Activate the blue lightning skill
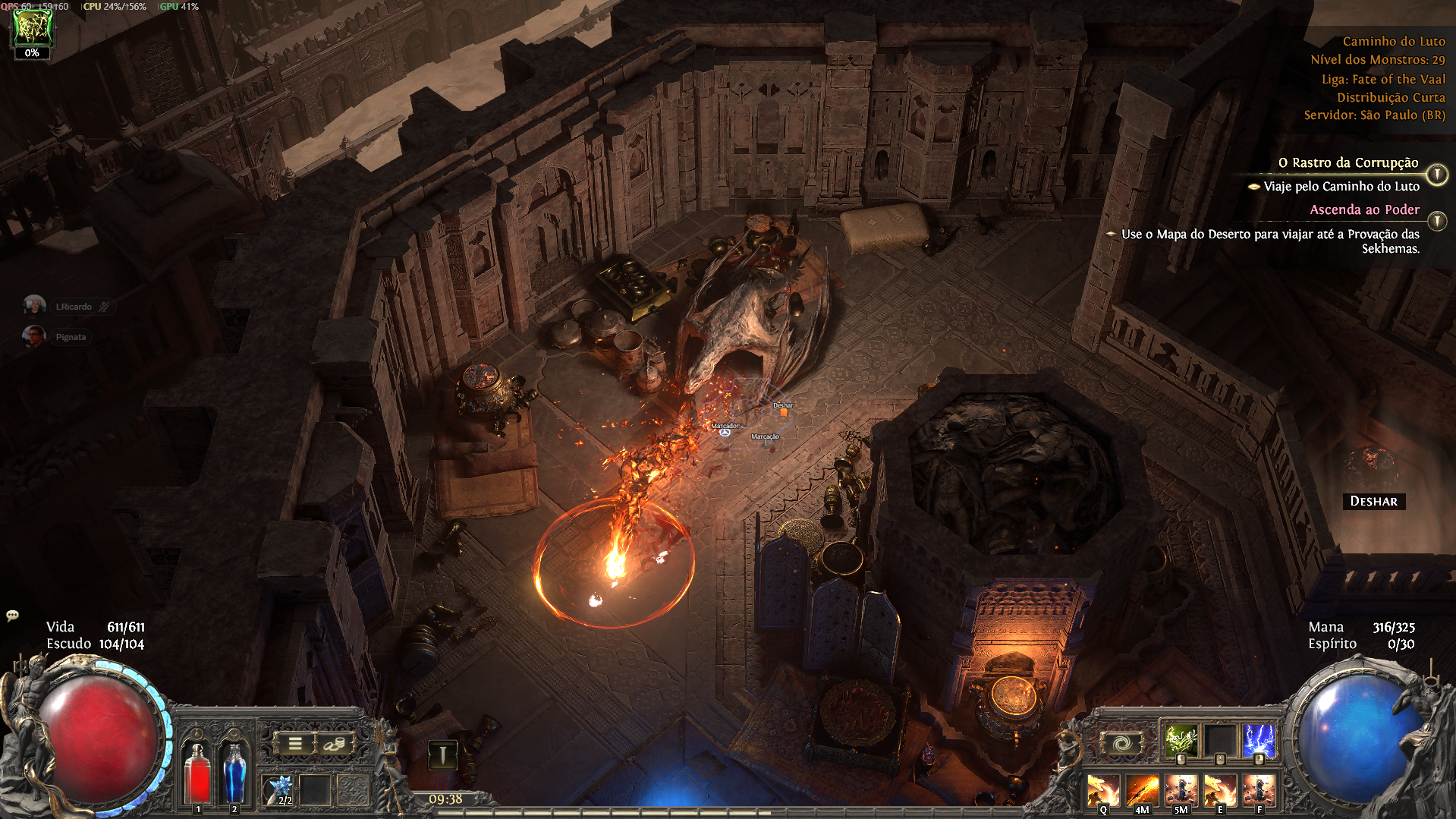The width and height of the screenshot is (1456, 819). (x=1259, y=740)
